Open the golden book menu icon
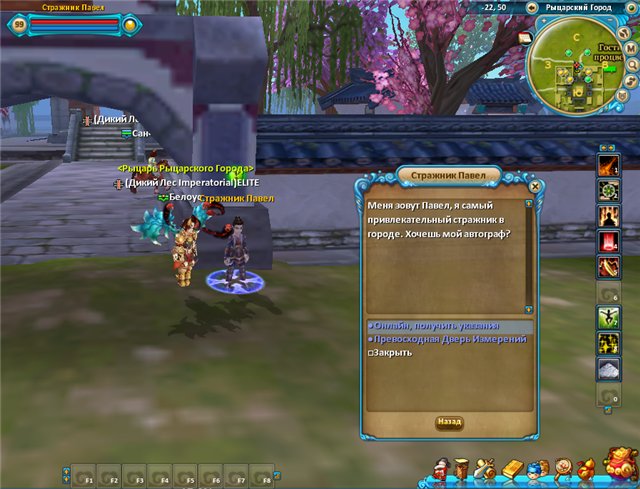The height and width of the screenshot is (489, 640). (512, 468)
